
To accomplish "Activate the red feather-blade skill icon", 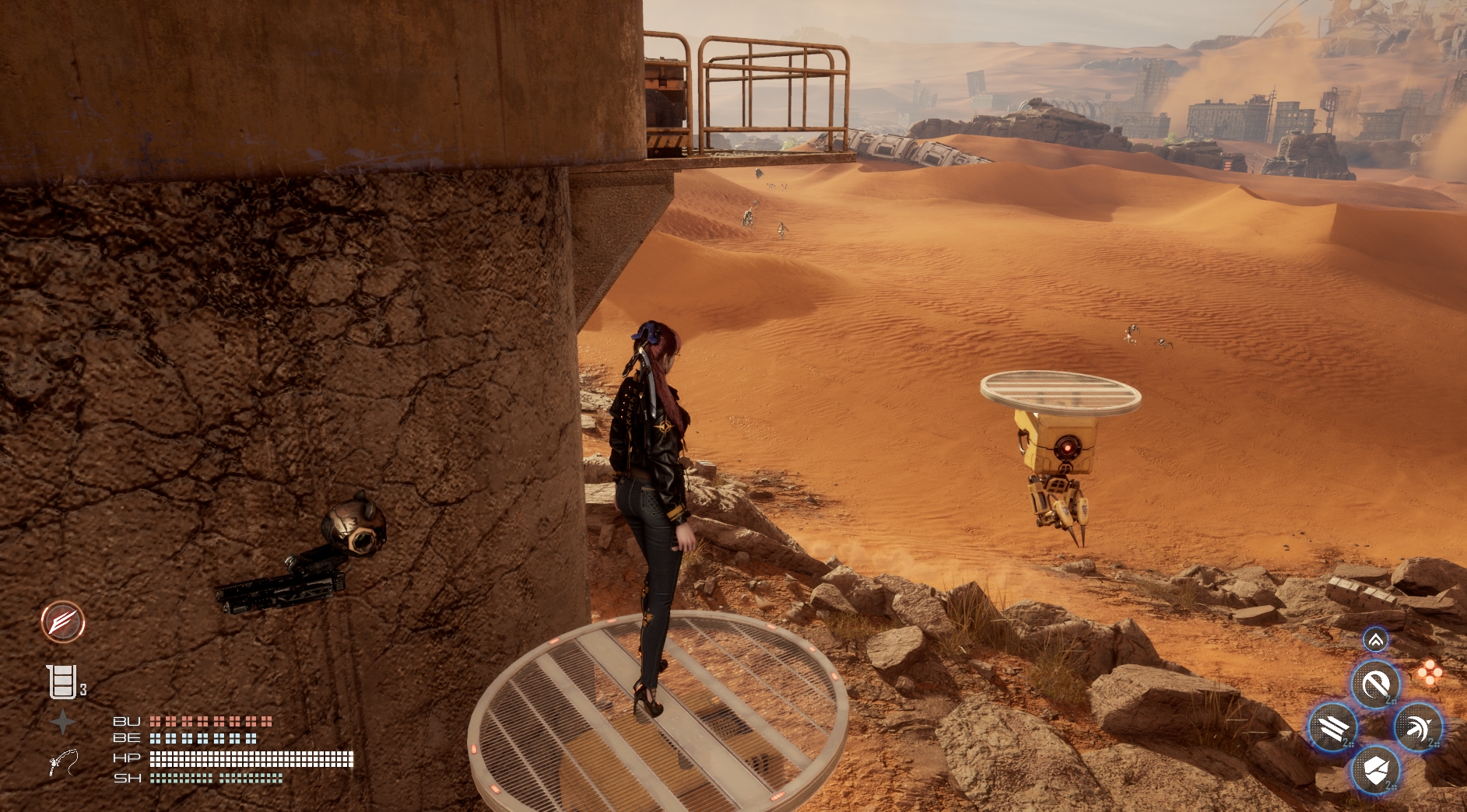I will coord(63,621).
